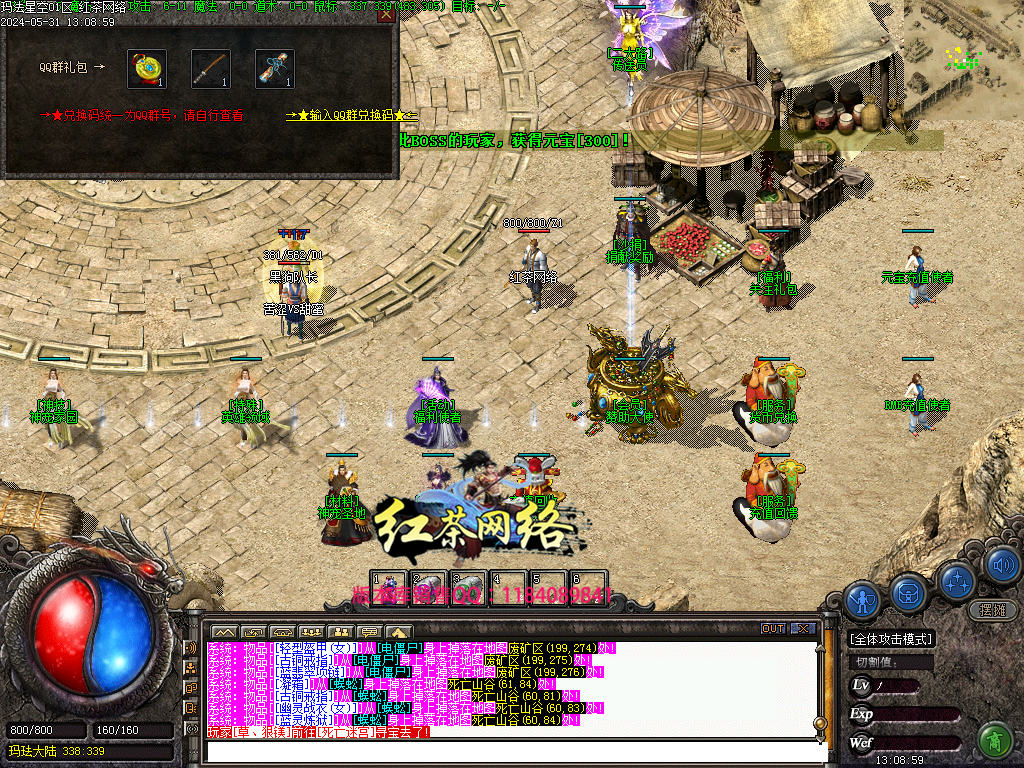
Task: Close the chat panel with its X
Action: coord(802,629)
